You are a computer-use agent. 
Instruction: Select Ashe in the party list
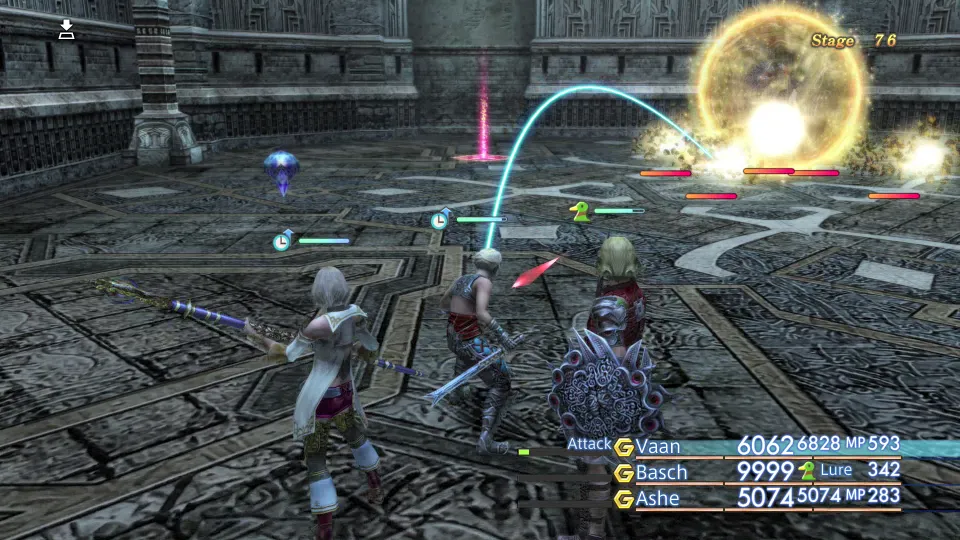(657, 497)
